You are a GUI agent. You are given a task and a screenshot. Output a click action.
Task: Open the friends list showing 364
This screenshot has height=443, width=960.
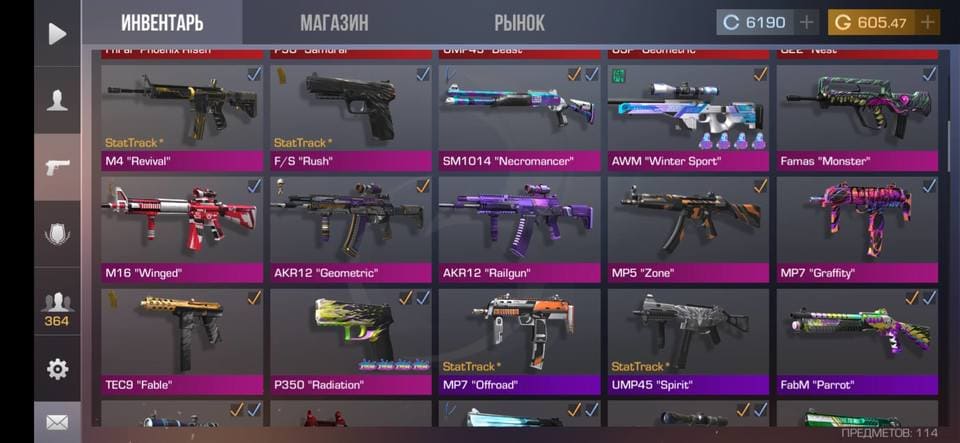(x=57, y=306)
